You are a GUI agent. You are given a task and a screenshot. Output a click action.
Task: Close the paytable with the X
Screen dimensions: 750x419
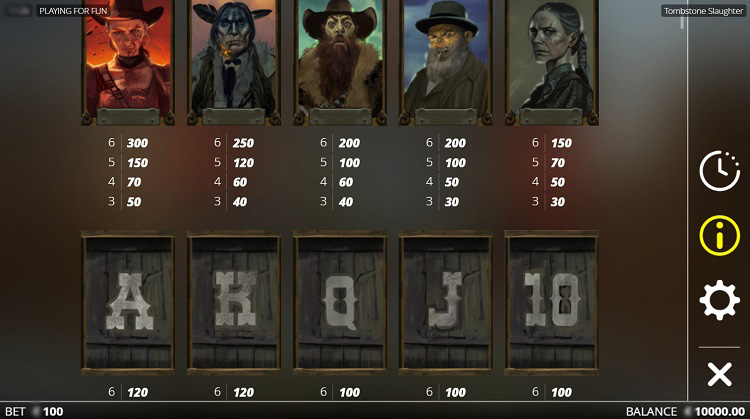click(x=719, y=375)
